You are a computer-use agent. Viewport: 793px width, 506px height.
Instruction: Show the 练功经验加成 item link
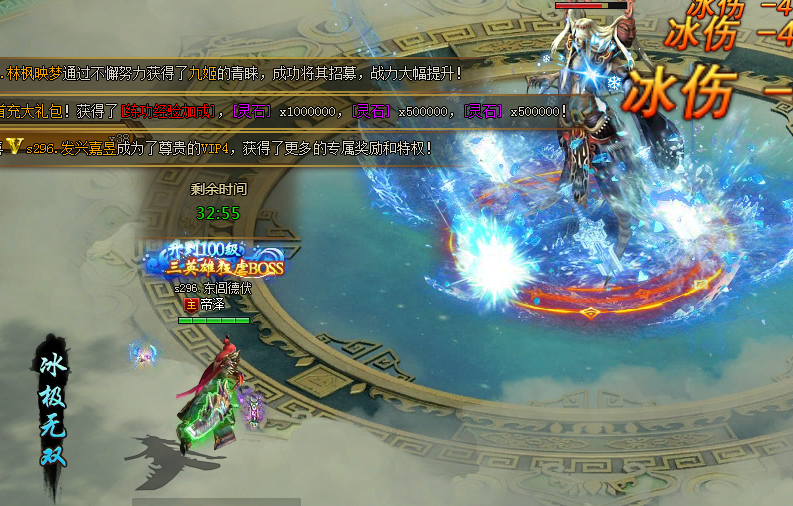(x=169, y=111)
